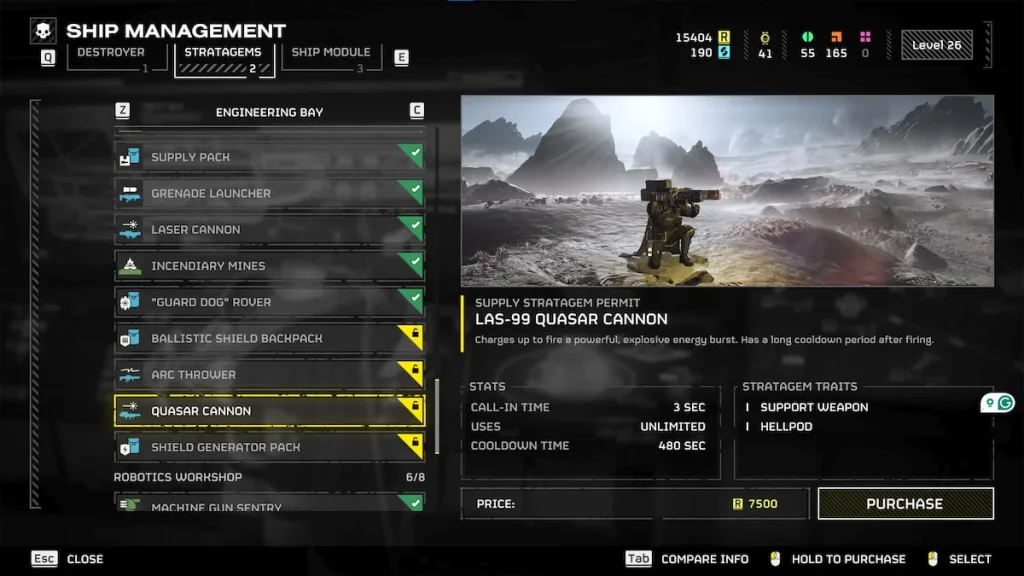Select the Laser Cannon stratagem
1024x576 pixels.
pos(269,229)
